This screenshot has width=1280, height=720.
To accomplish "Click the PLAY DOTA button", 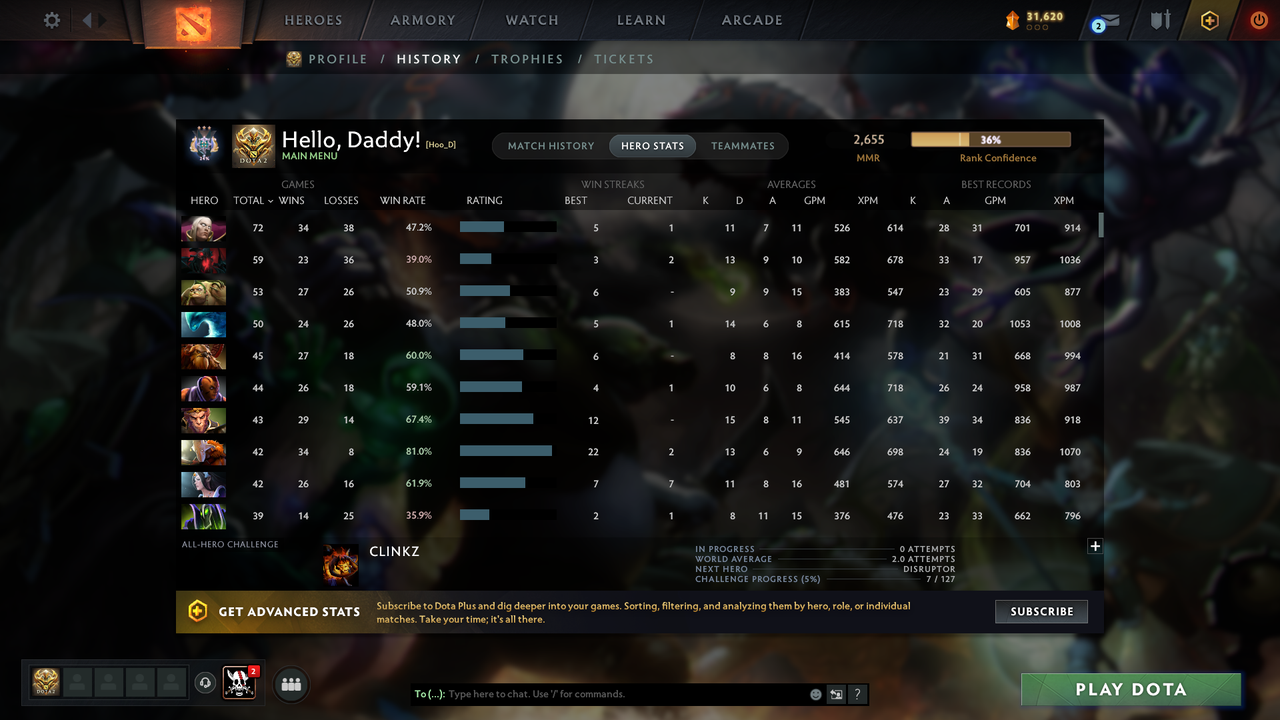I will 1130,689.
